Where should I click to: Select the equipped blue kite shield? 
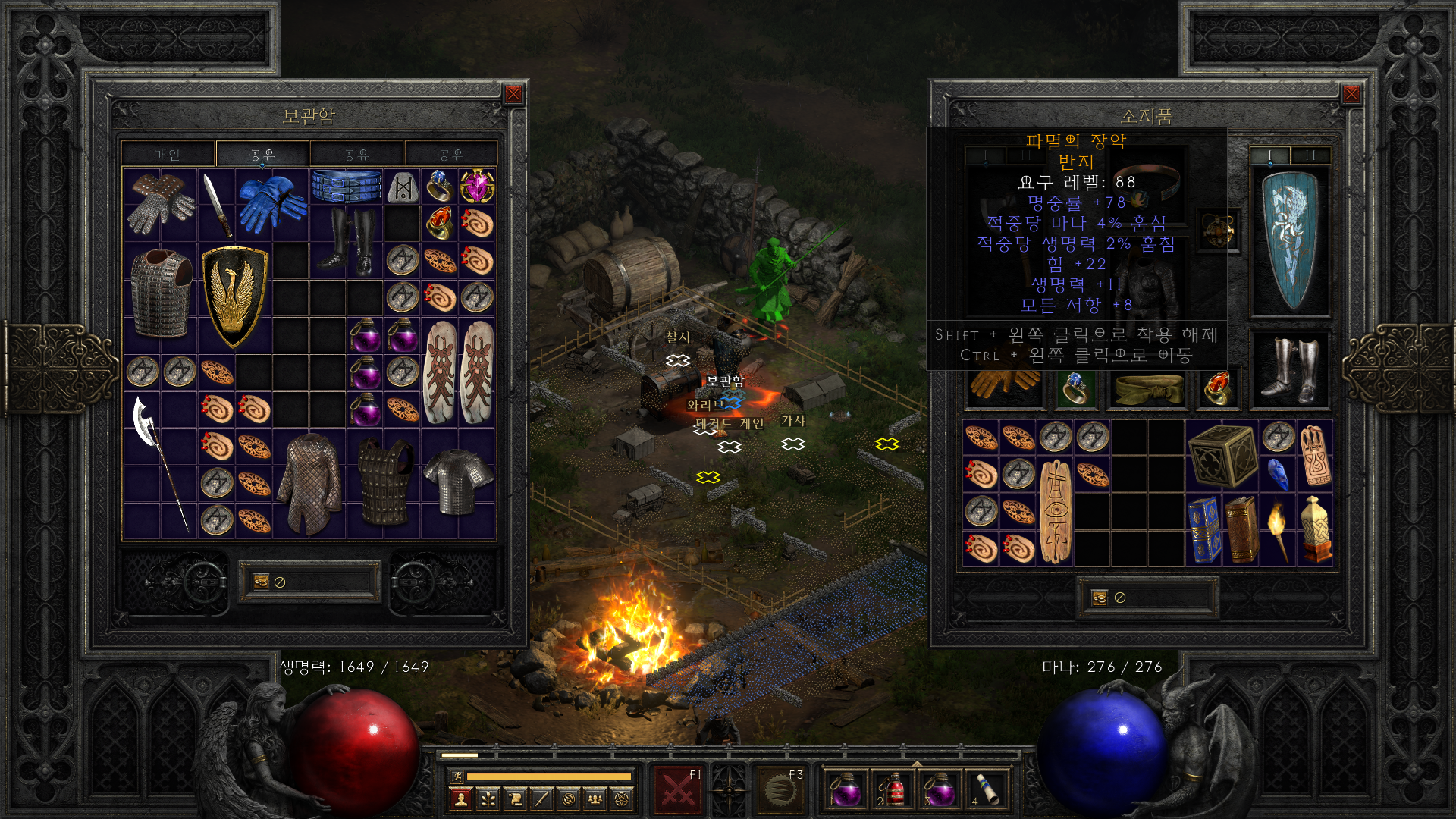1289,239
